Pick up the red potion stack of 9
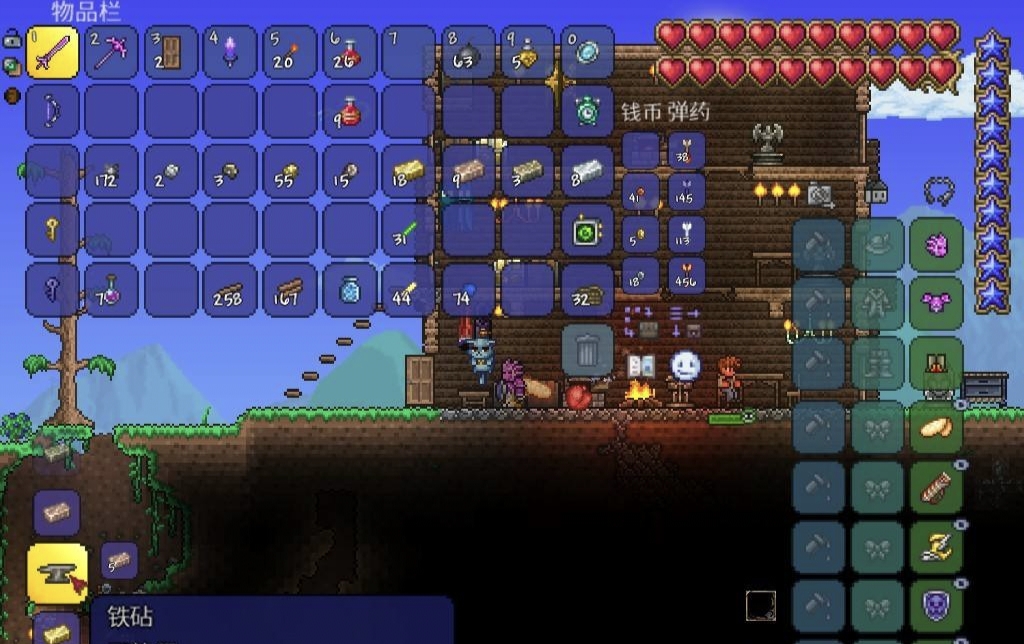Screen dimensions: 1024x644 [349, 111]
